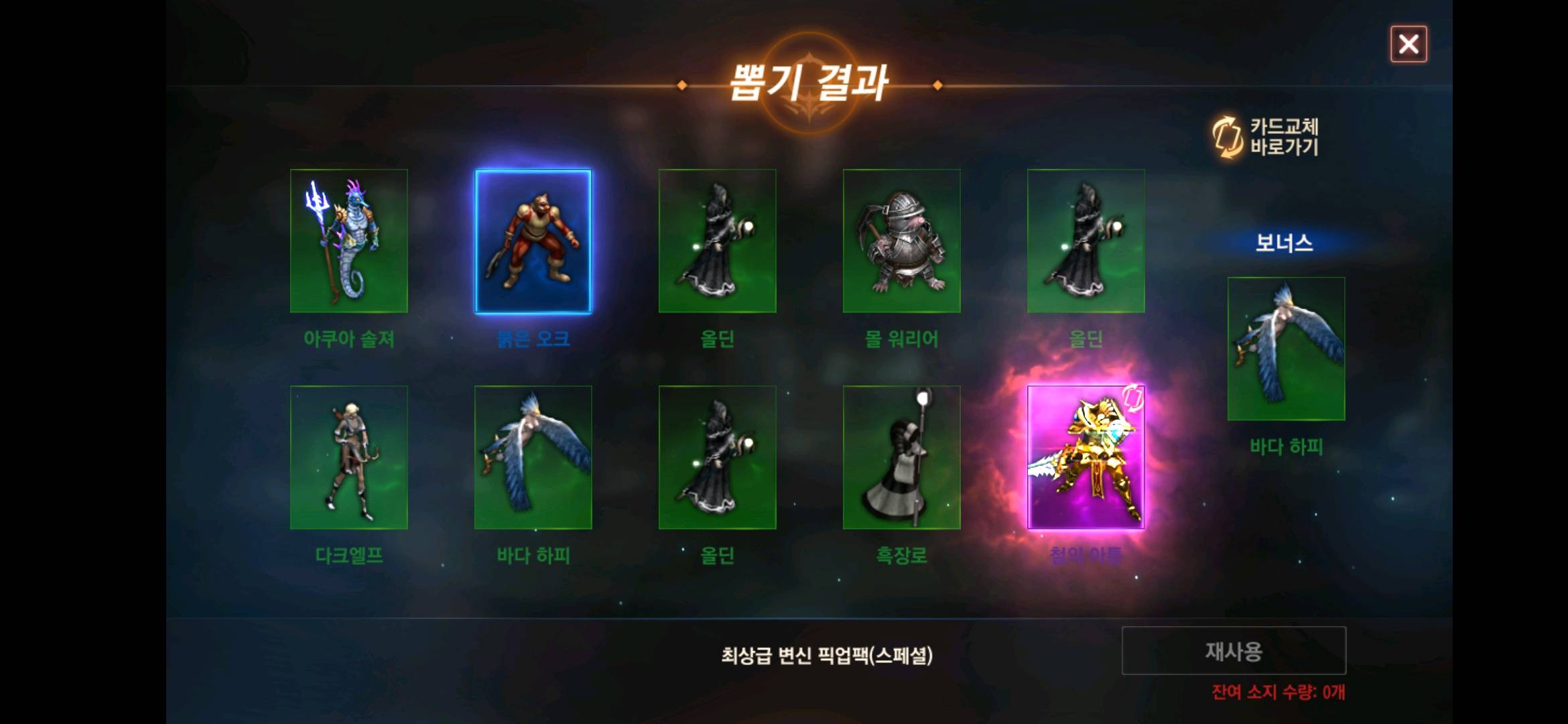The height and width of the screenshot is (724, 1568).
Task: Select the 몰 워리어 character card
Action: (901, 240)
